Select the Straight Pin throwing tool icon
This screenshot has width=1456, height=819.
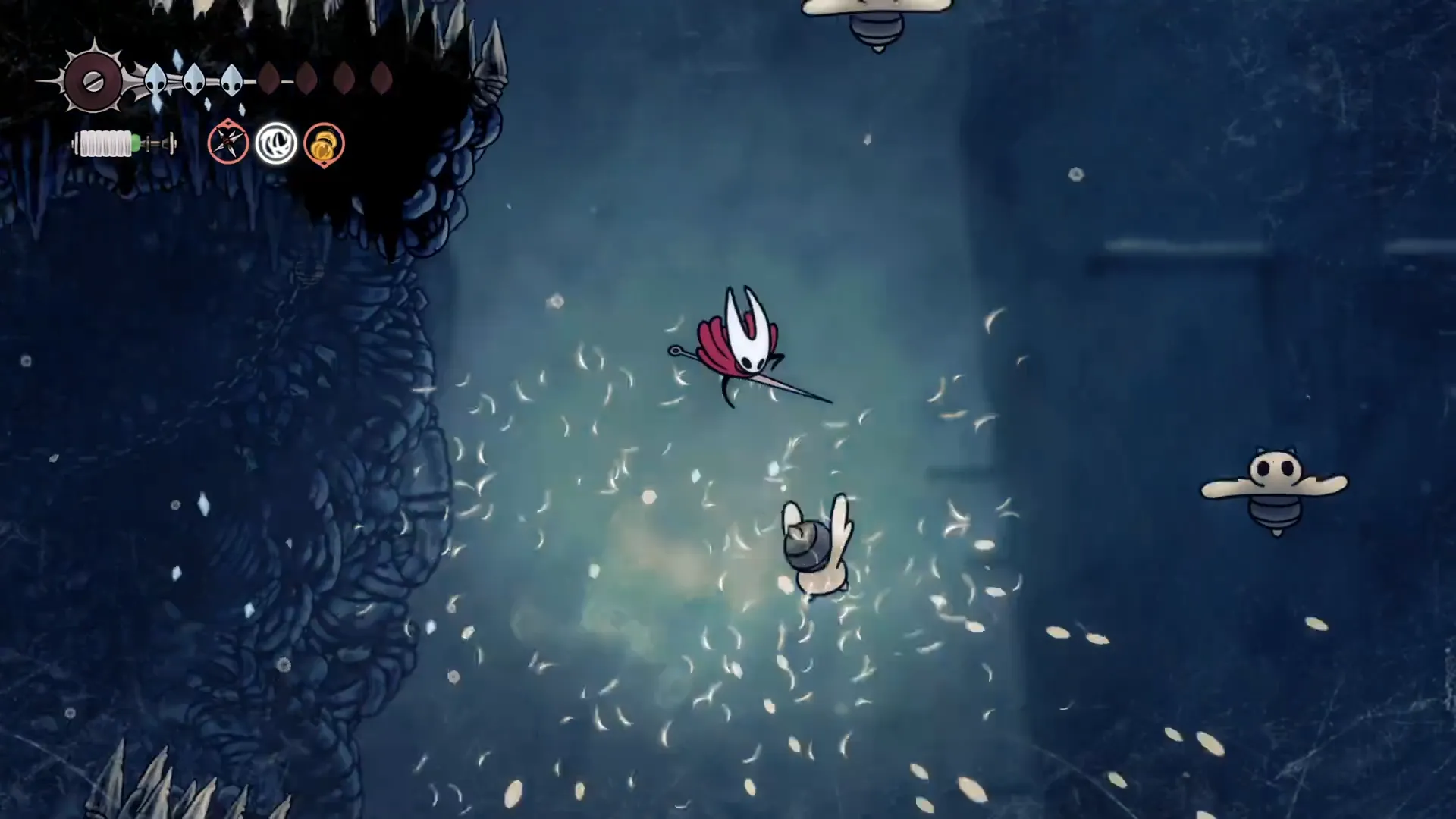(228, 143)
